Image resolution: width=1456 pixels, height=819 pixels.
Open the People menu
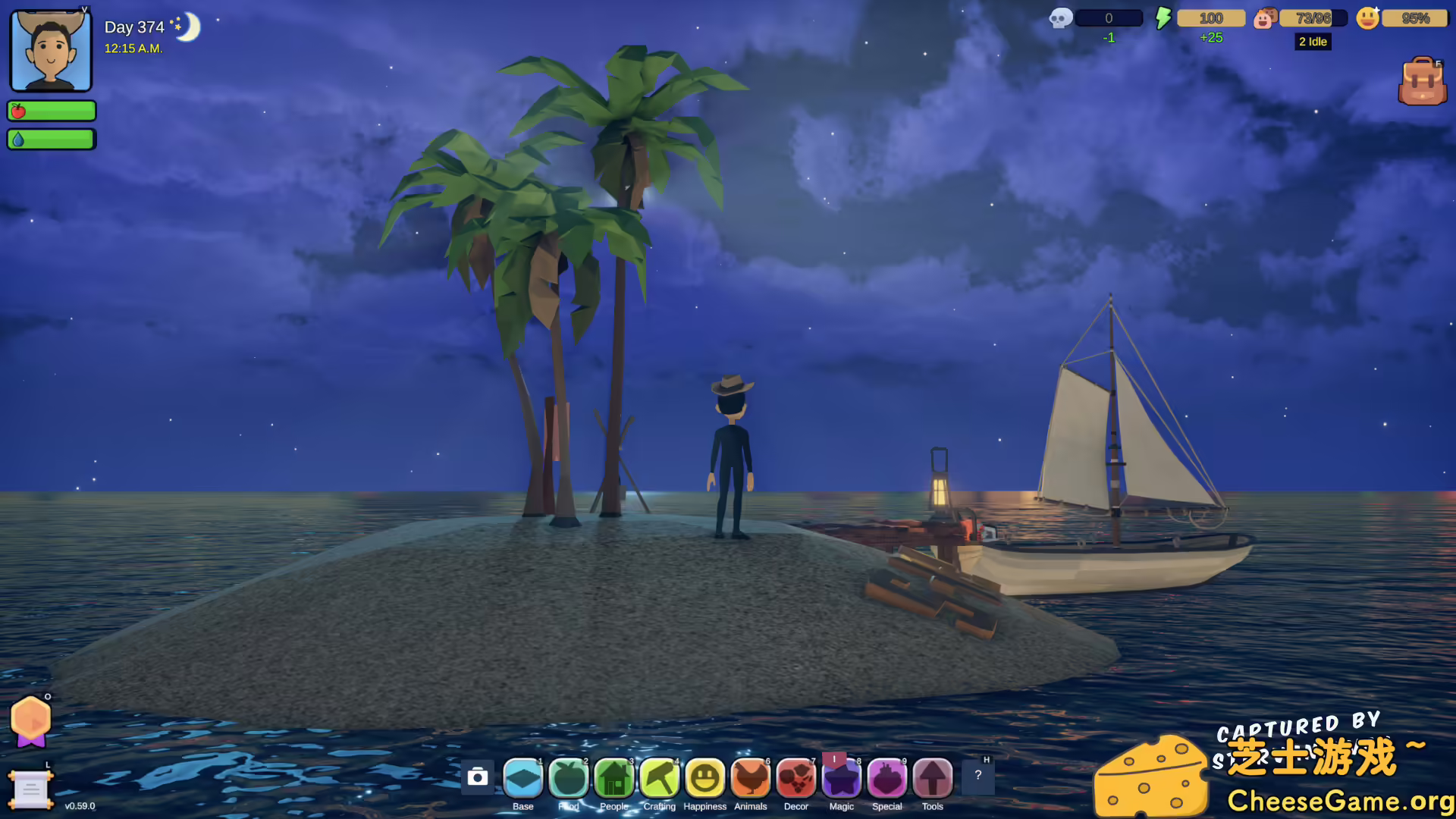[x=613, y=777]
